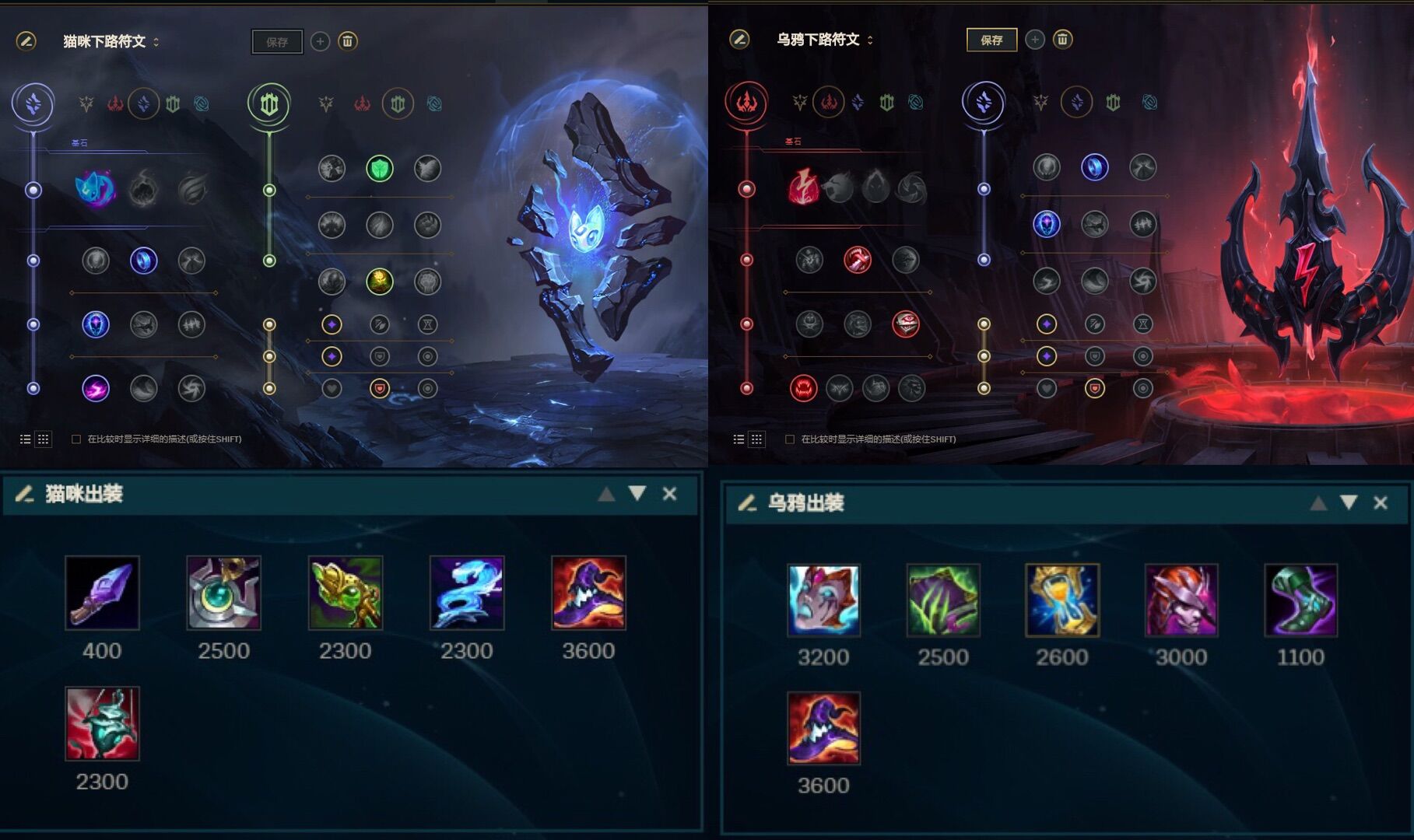This screenshot has height=840, width=1414.
Task: Open the 乌鸦下路符文 rune page dropdown
Action: pyautogui.click(x=870, y=40)
